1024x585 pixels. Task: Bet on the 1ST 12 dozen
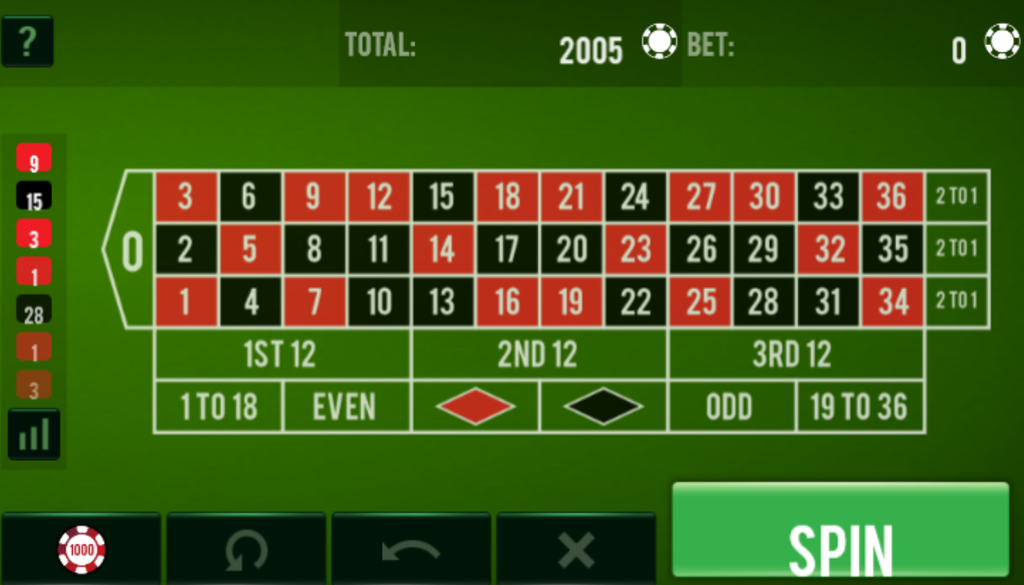tap(282, 354)
